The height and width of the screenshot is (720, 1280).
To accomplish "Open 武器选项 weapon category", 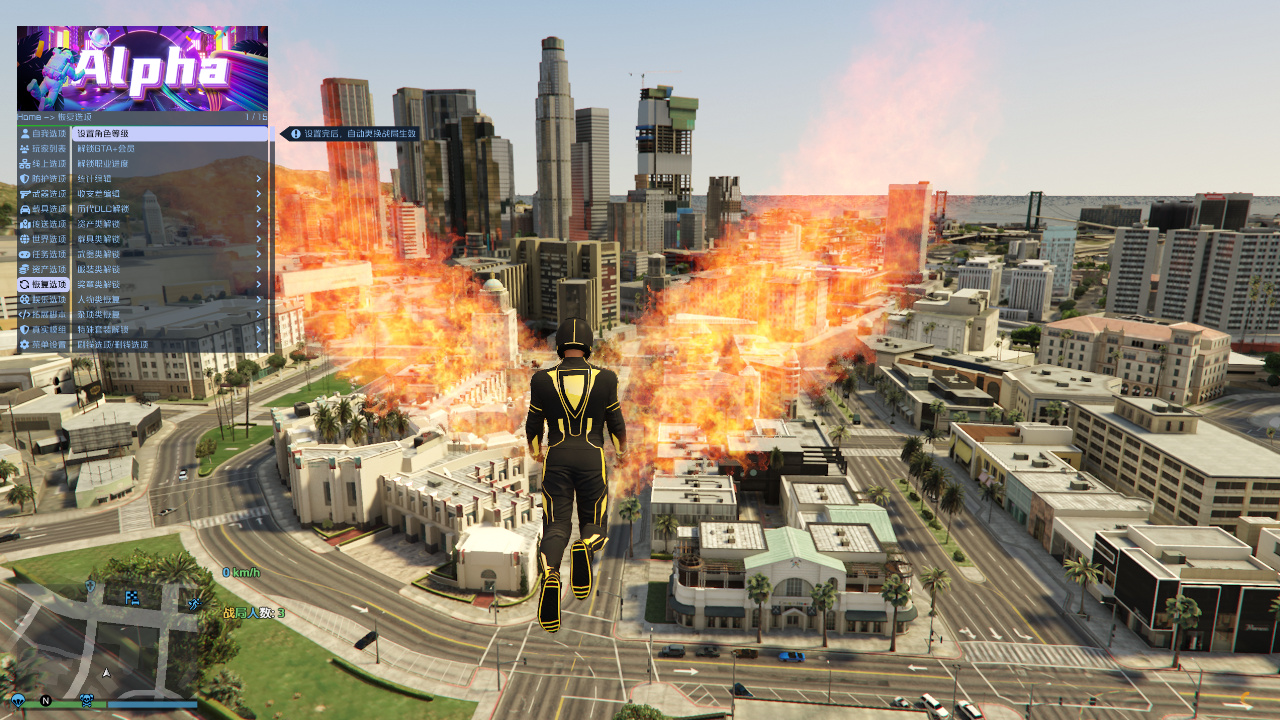I will 43,193.
